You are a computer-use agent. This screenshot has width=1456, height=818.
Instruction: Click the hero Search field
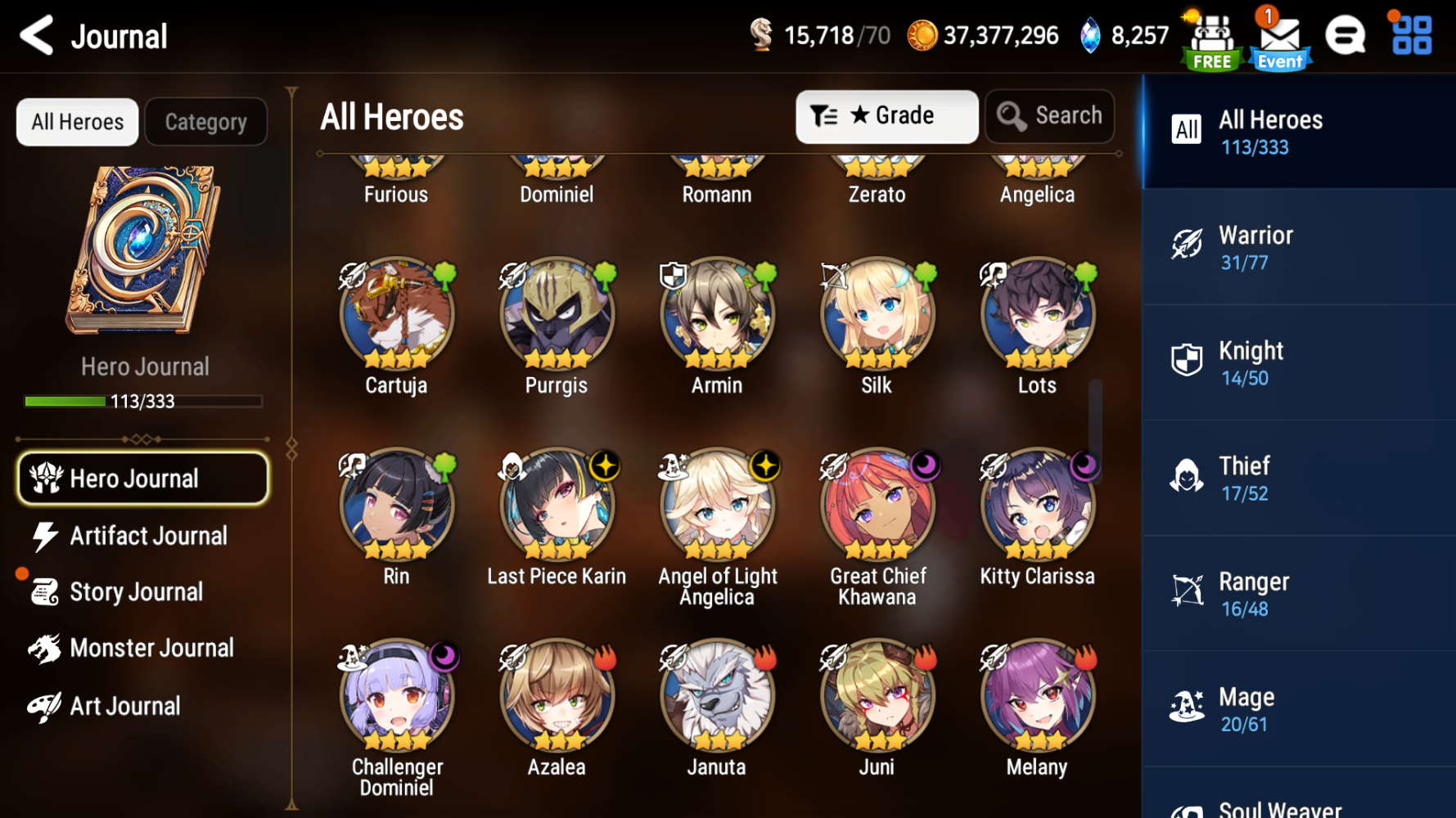coord(1050,116)
